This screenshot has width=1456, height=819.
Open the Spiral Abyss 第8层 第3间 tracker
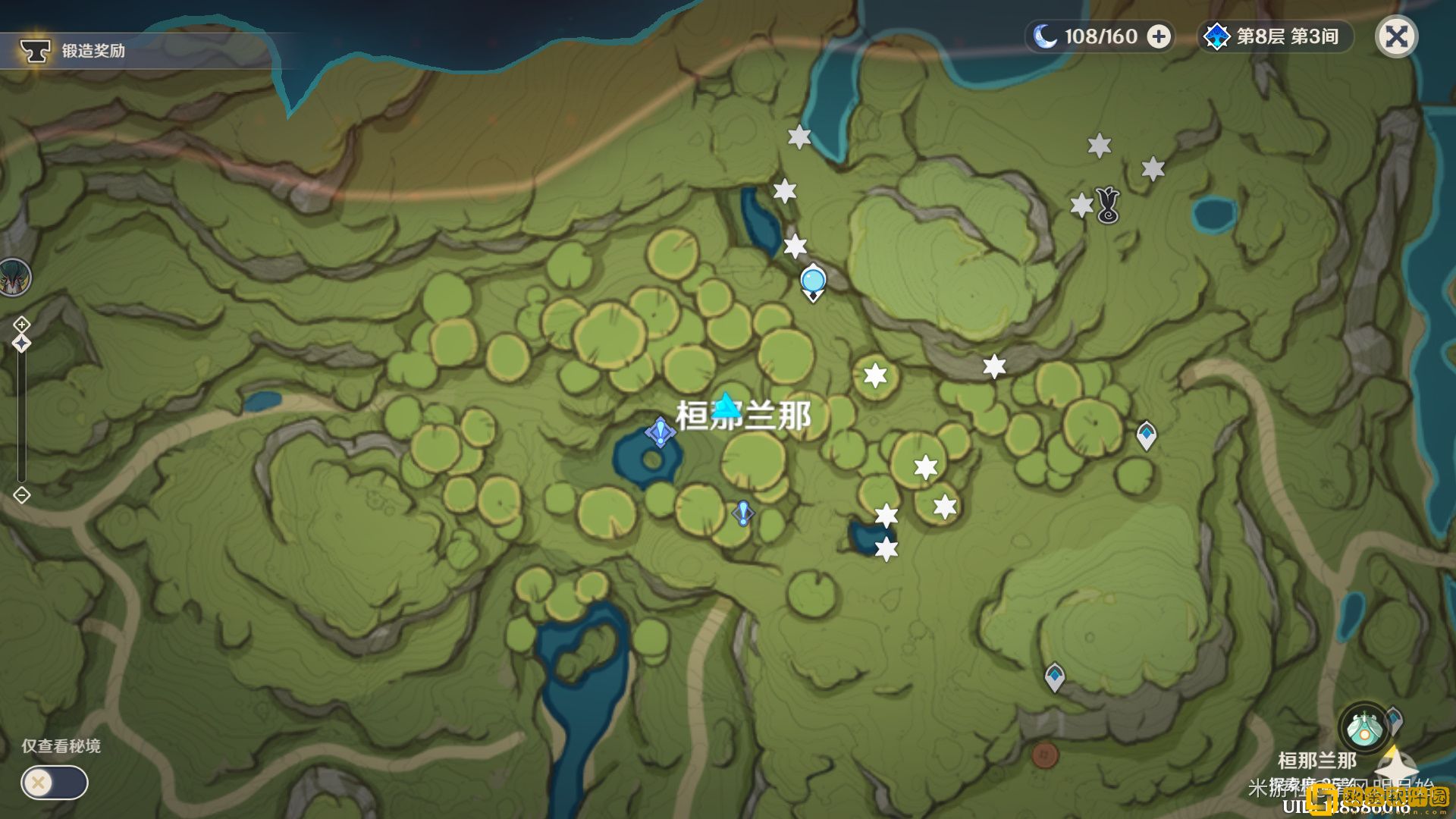coord(1276,36)
